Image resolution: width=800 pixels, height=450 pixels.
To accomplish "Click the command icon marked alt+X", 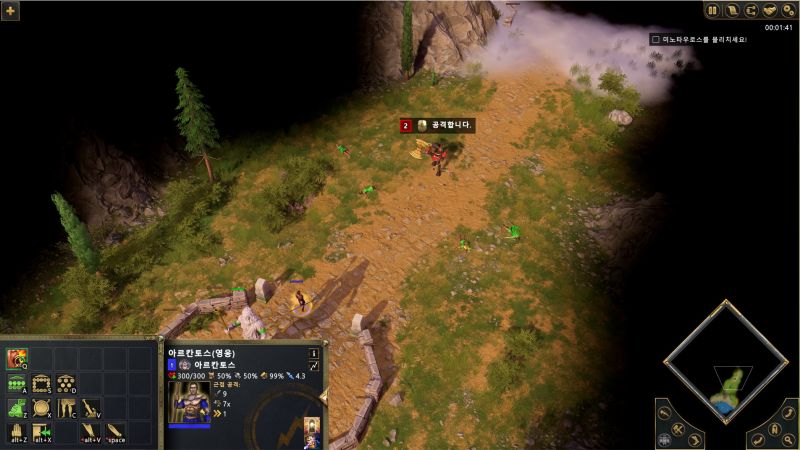I will [x=41, y=432].
